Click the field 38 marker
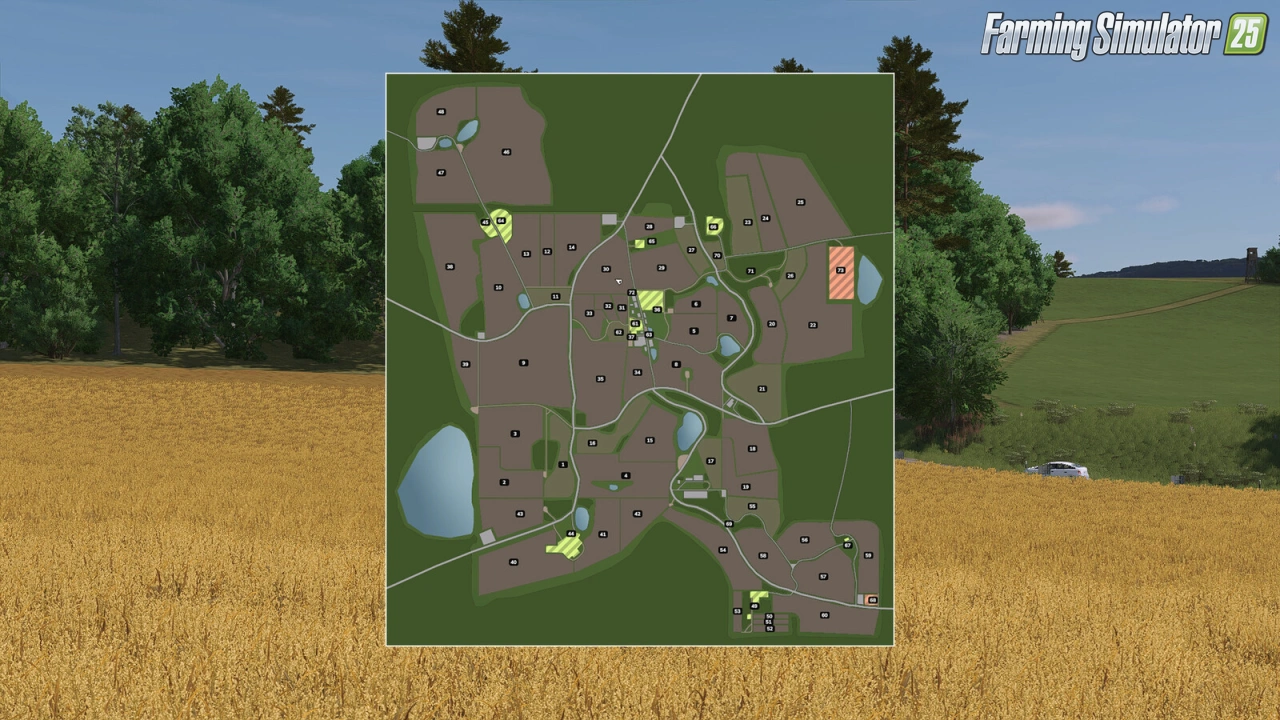 pos(450,267)
